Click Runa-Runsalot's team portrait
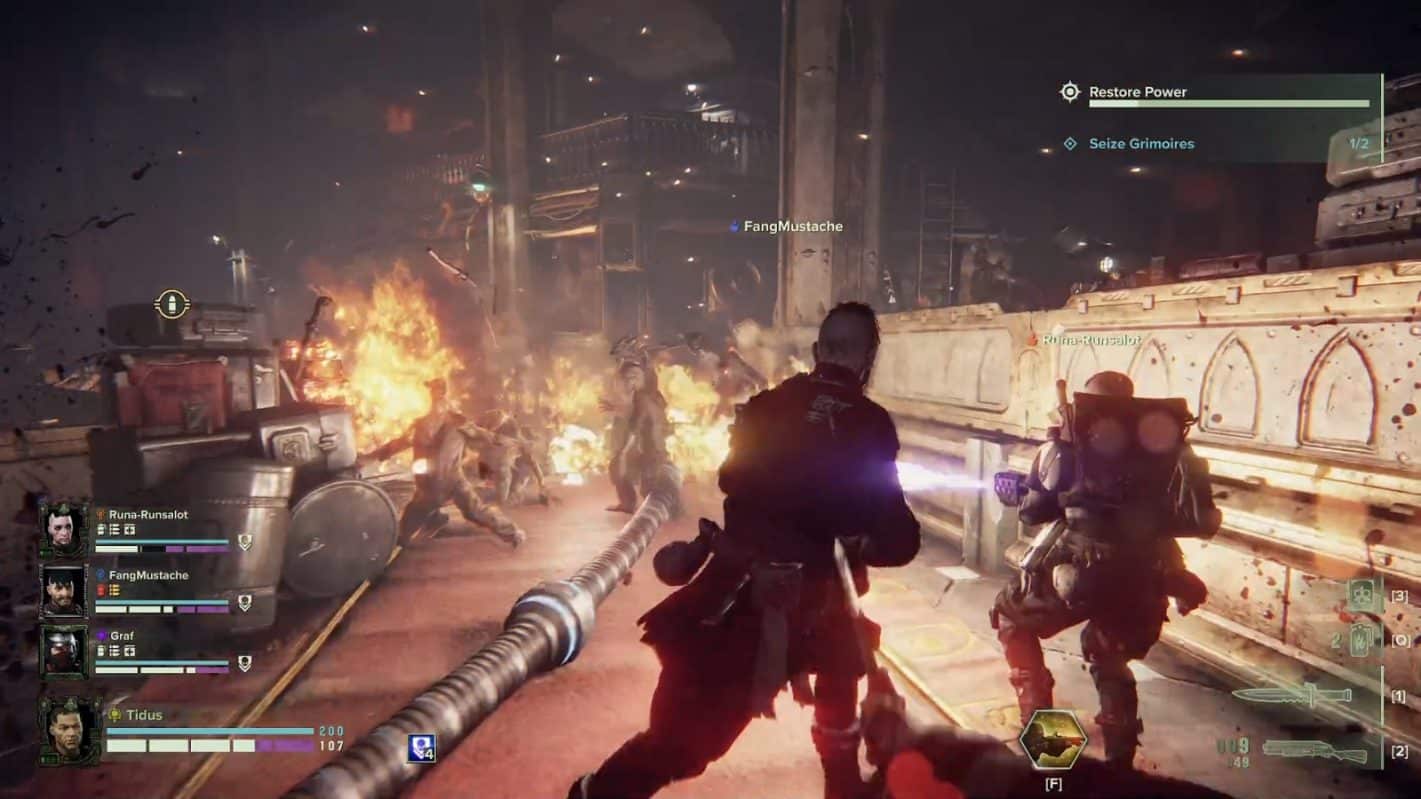Image resolution: width=1421 pixels, height=799 pixels. (65, 528)
